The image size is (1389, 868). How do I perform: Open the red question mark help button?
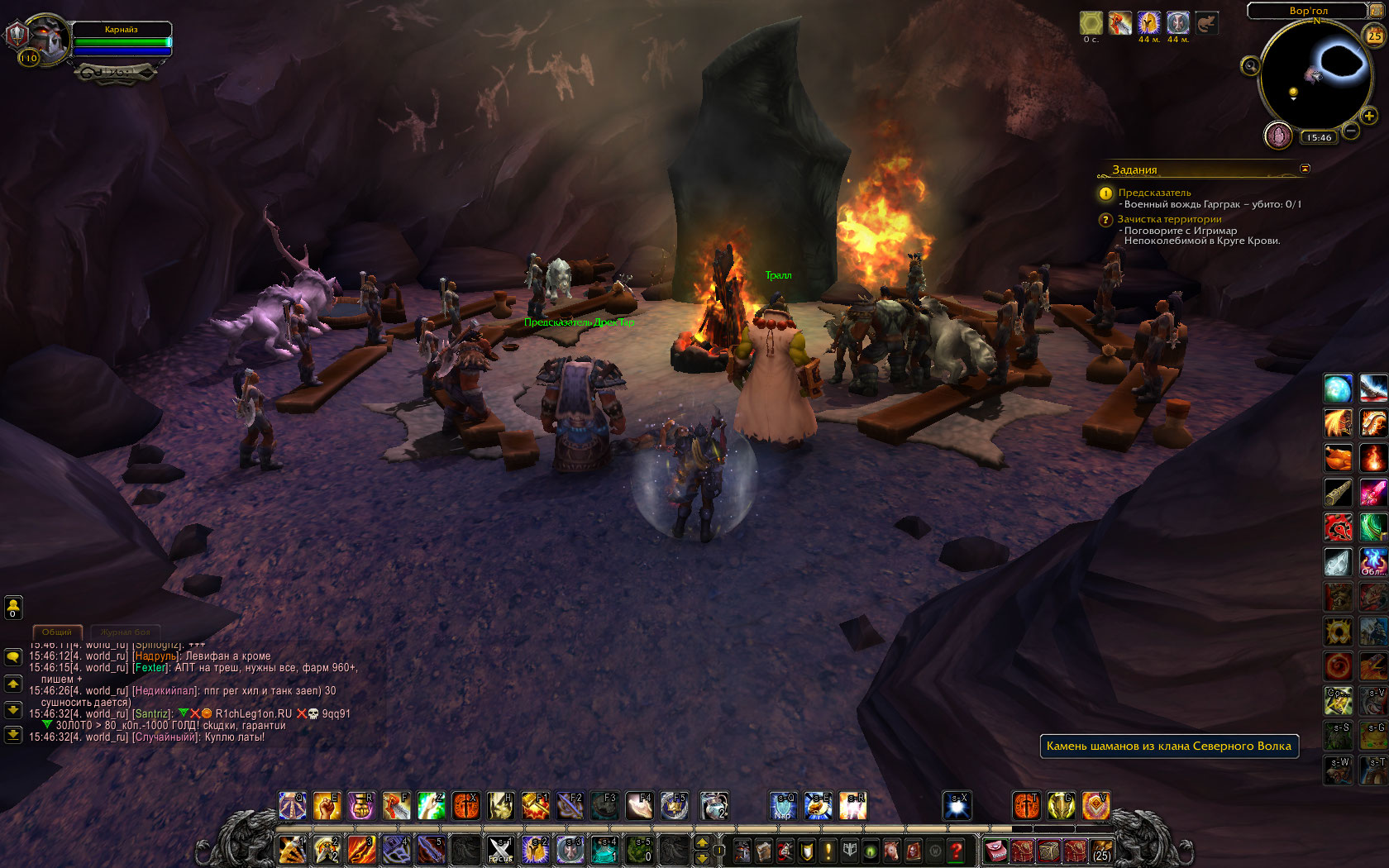[956, 850]
